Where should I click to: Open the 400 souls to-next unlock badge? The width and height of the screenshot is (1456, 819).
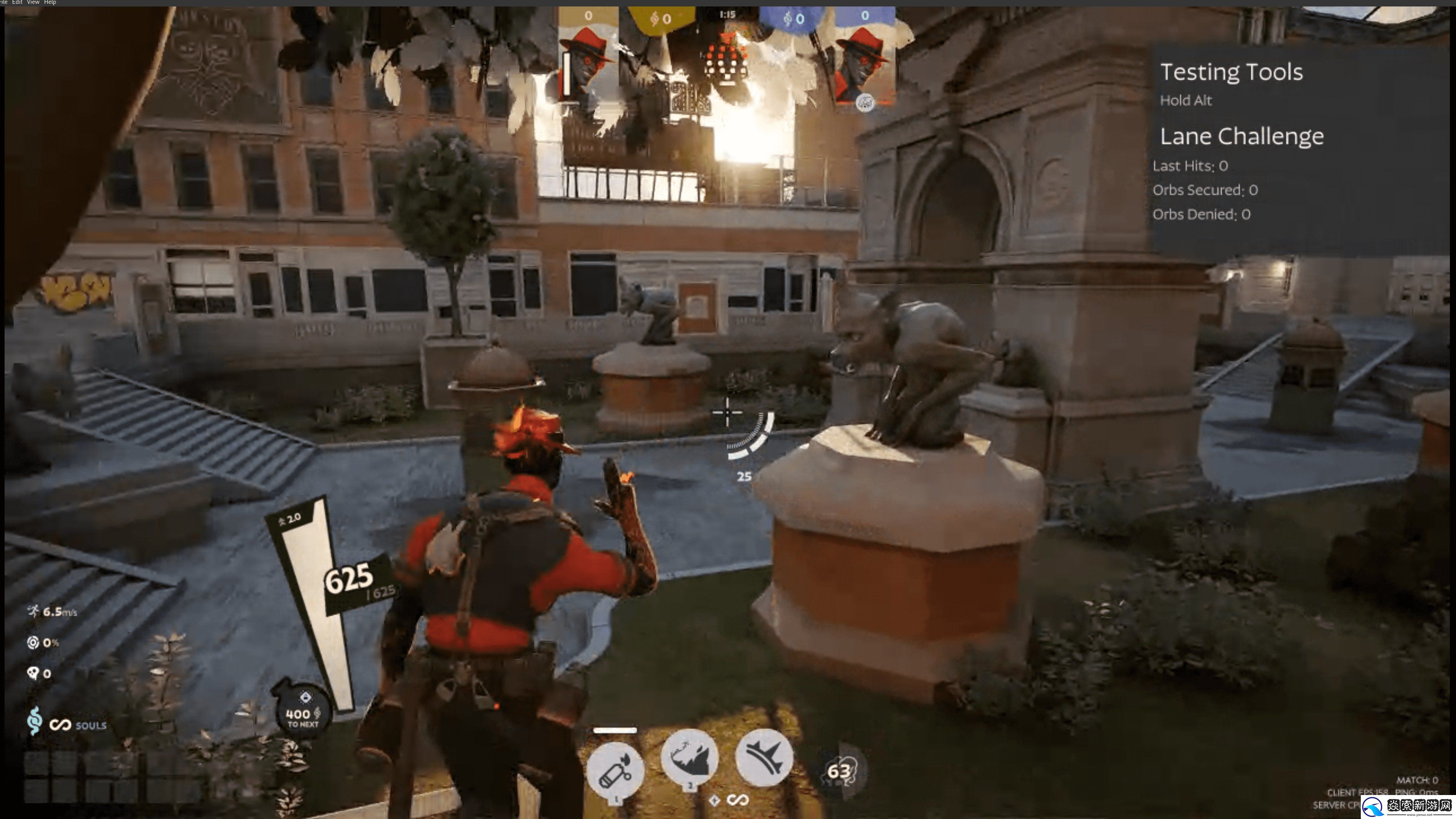click(302, 713)
